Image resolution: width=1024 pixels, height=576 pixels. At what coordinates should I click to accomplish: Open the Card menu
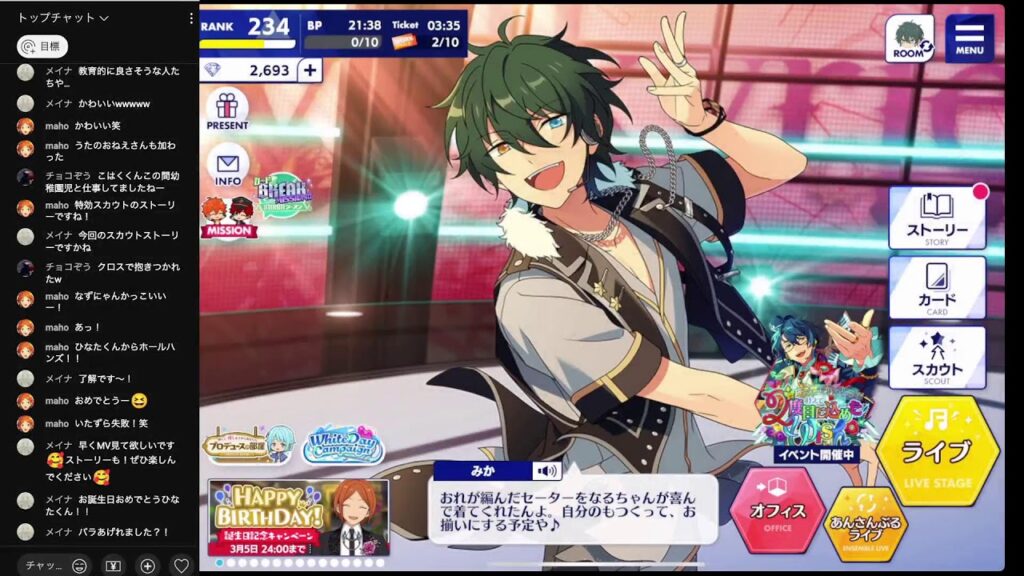(x=937, y=287)
